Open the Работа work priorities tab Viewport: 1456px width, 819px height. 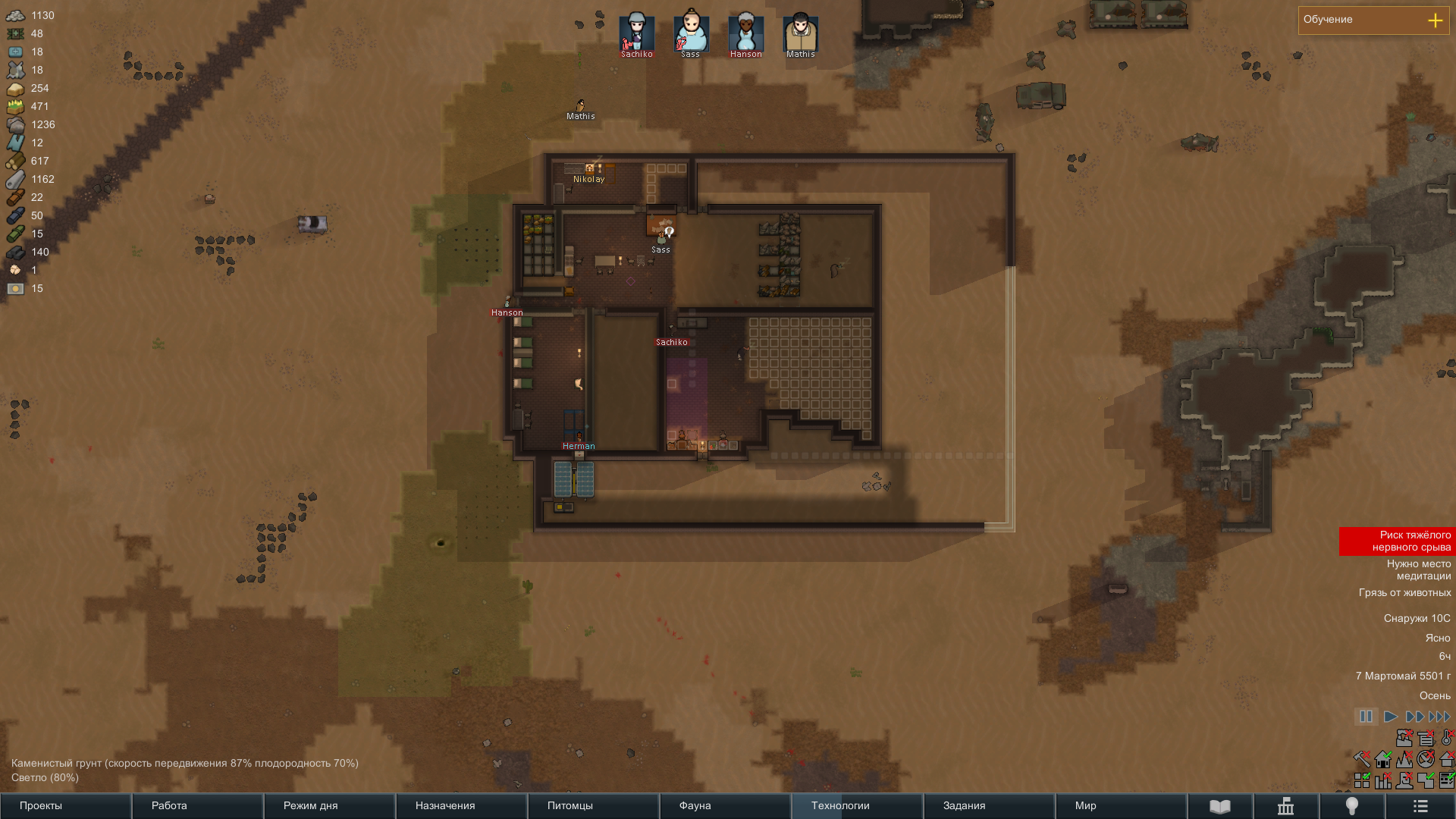(x=197, y=805)
